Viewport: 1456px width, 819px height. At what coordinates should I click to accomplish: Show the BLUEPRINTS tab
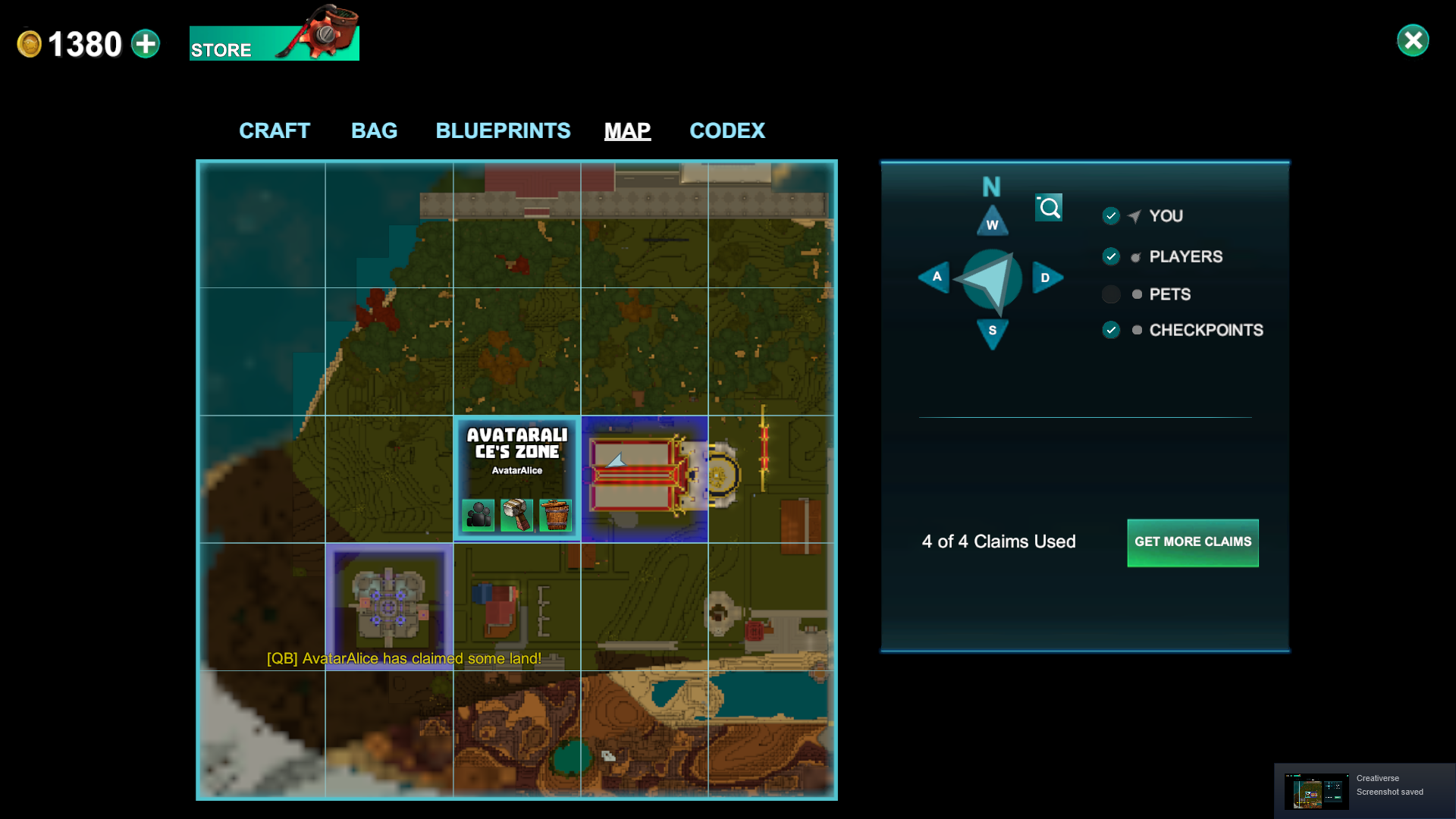pos(503,130)
